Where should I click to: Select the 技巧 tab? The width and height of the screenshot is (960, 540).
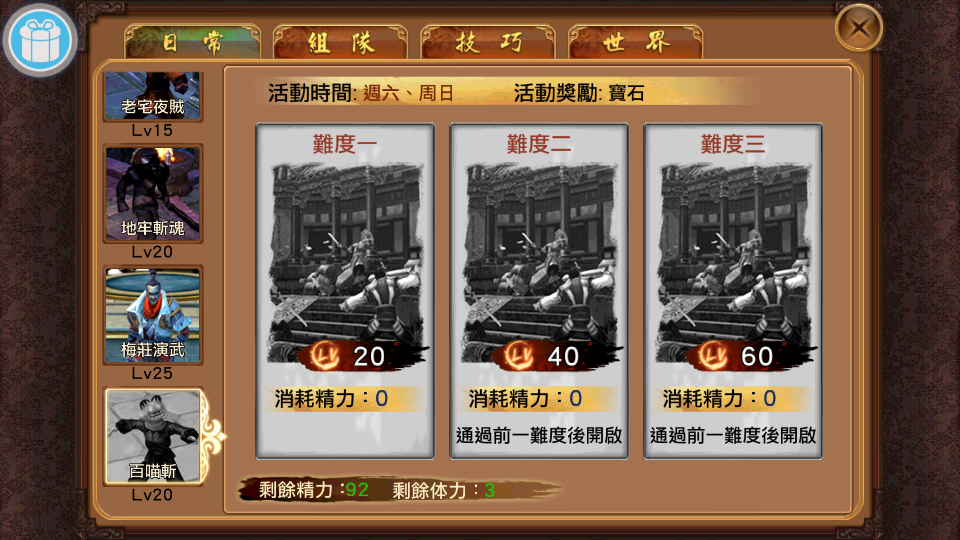click(x=488, y=42)
